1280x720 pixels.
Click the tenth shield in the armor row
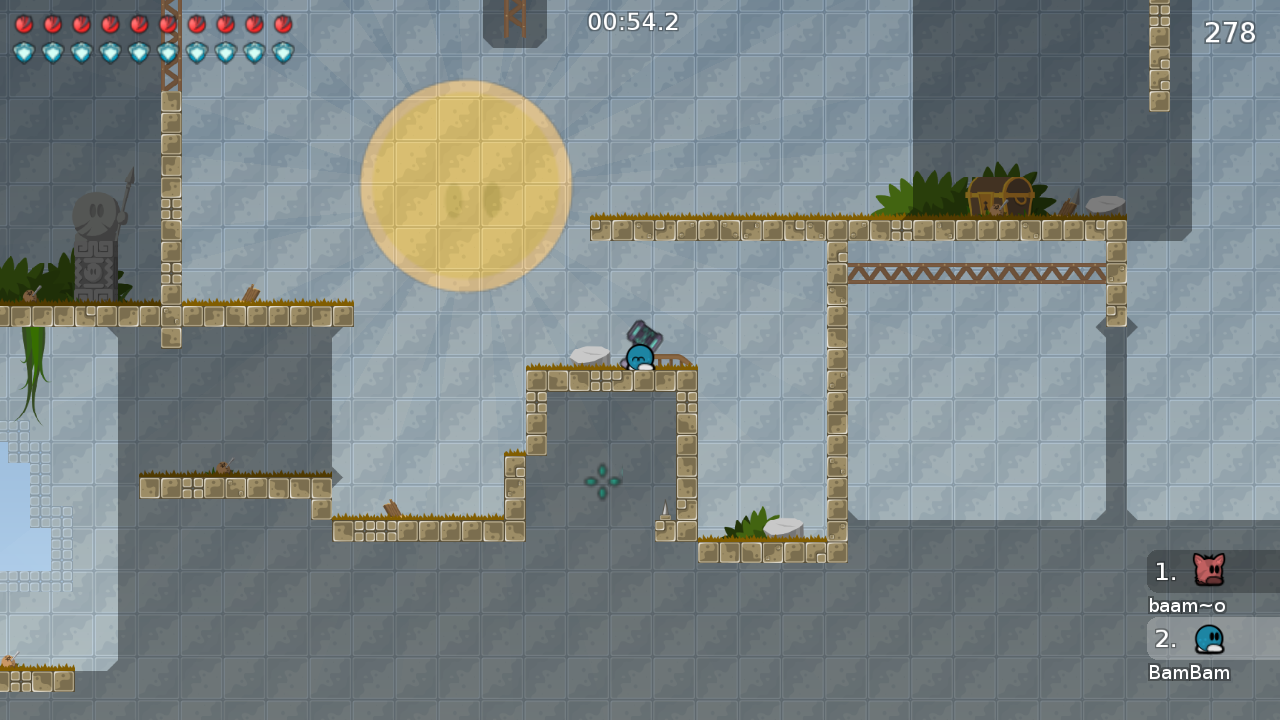[284, 51]
